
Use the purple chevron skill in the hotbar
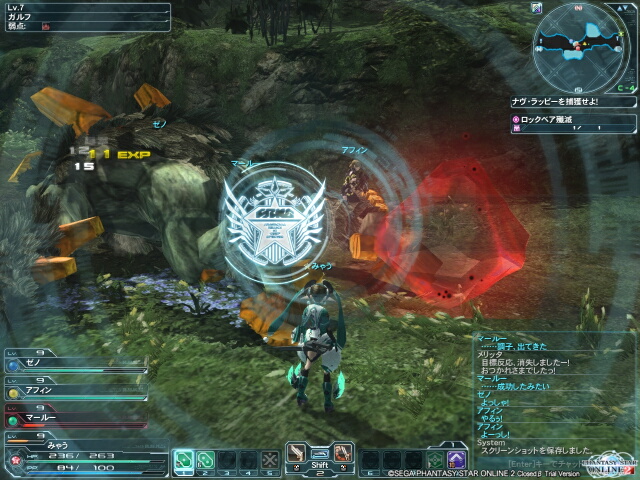(457, 459)
